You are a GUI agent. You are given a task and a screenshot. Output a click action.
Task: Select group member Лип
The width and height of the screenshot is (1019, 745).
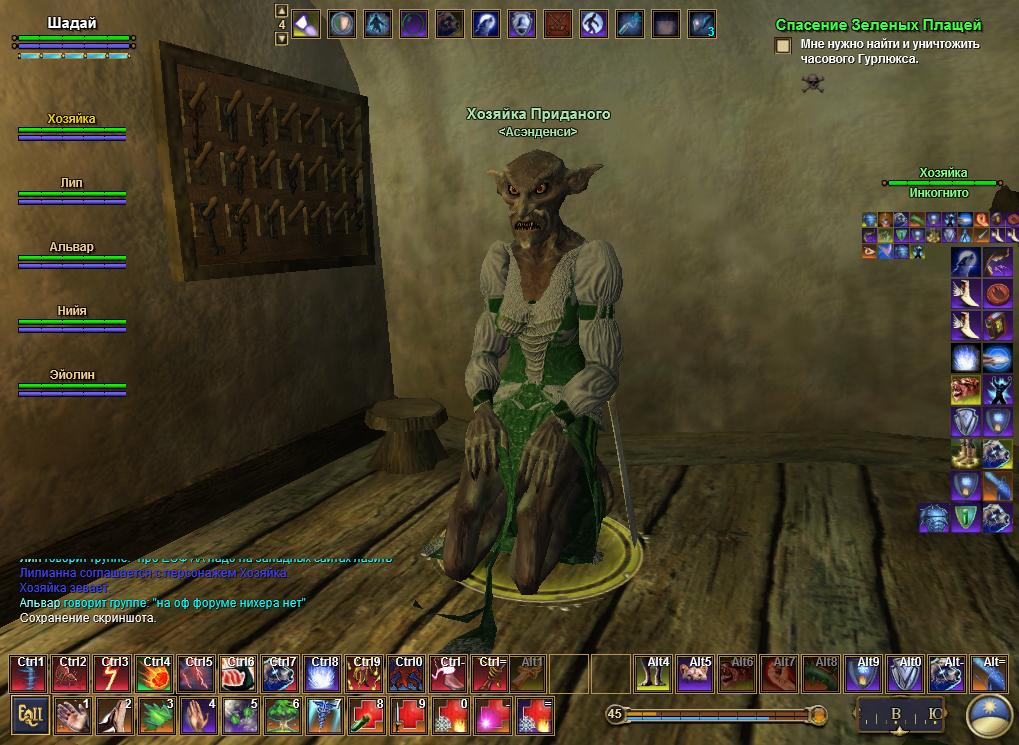pos(72,183)
